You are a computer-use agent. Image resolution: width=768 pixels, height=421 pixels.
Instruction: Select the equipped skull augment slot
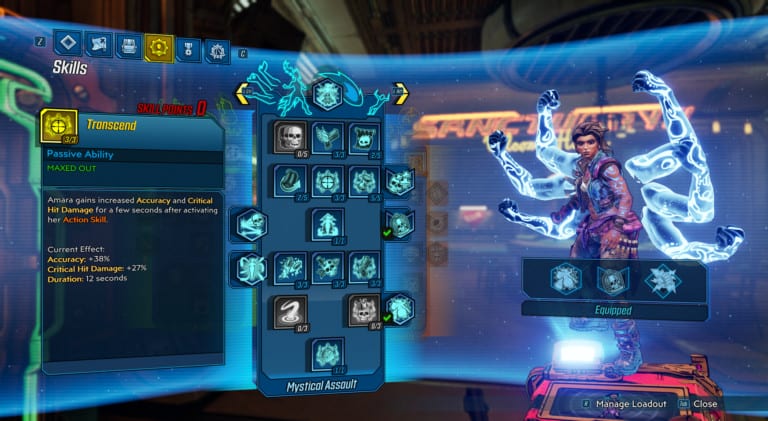click(x=611, y=282)
